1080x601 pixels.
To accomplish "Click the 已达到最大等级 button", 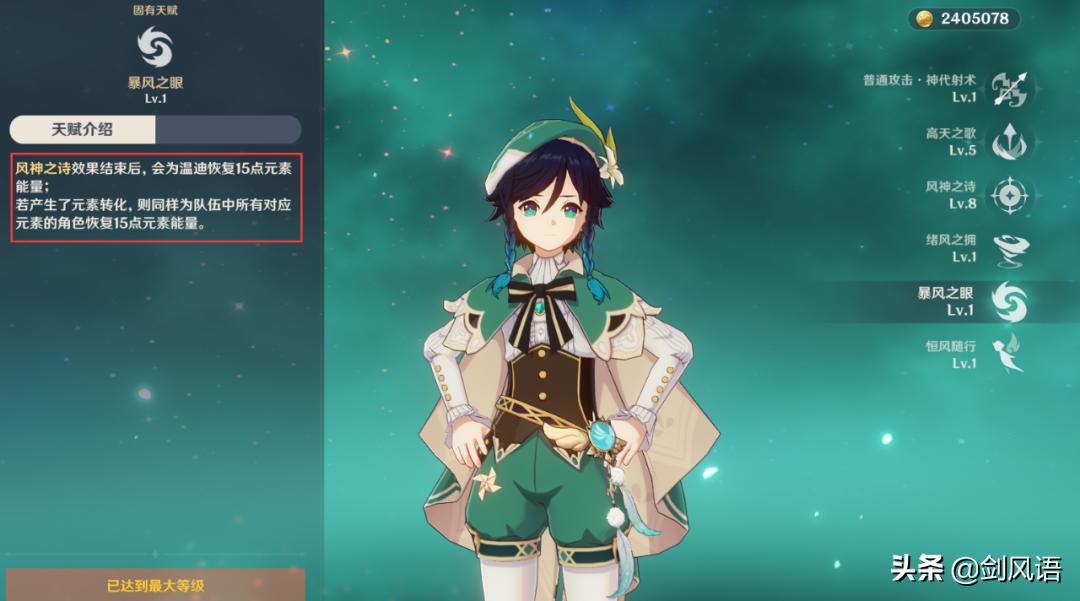I will (x=155, y=585).
